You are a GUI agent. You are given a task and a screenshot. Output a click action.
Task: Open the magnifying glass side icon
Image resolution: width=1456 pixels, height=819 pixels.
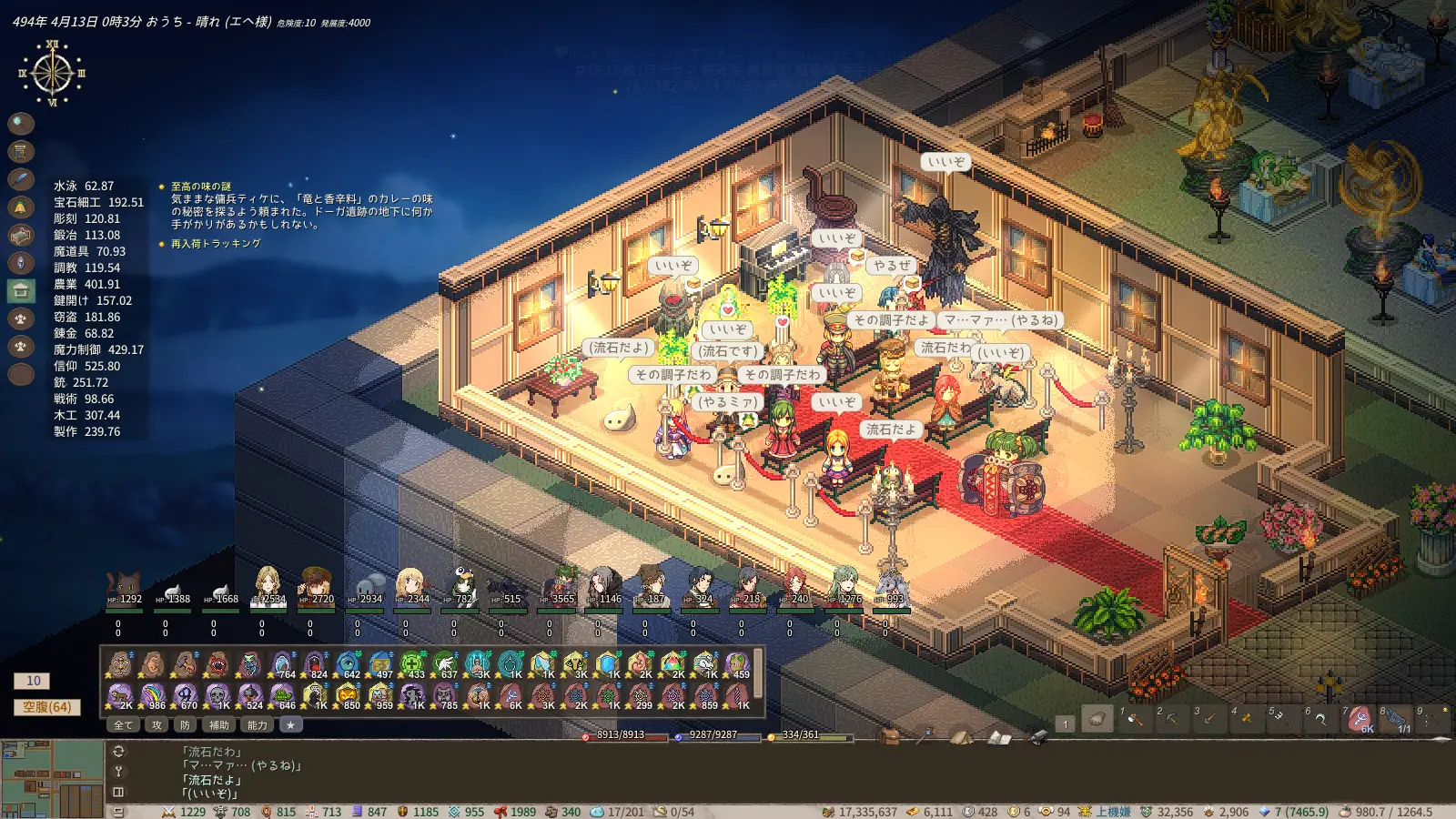pyautogui.click(x=21, y=123)
